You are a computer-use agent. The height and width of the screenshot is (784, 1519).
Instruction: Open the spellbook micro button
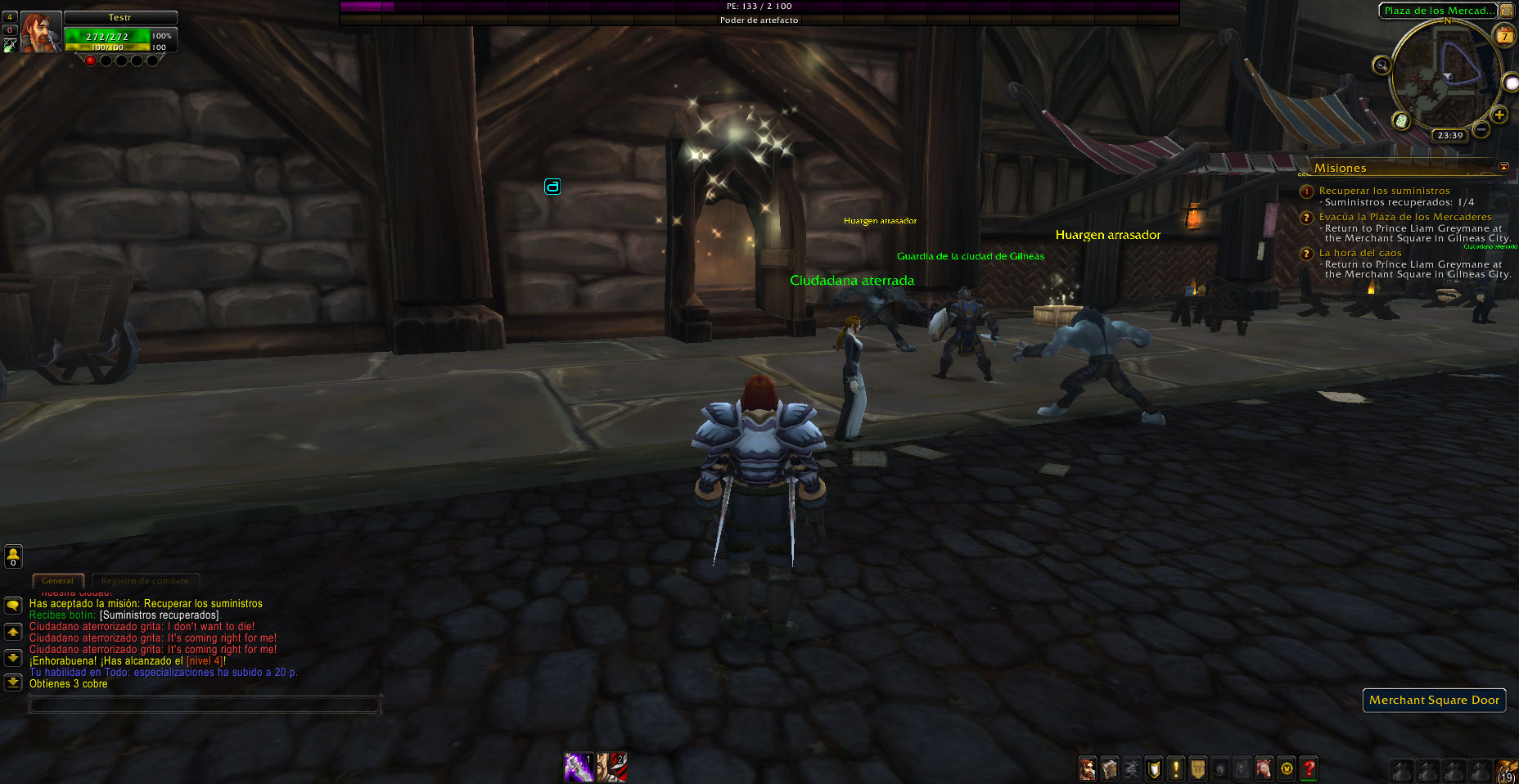coord(1109,768)
